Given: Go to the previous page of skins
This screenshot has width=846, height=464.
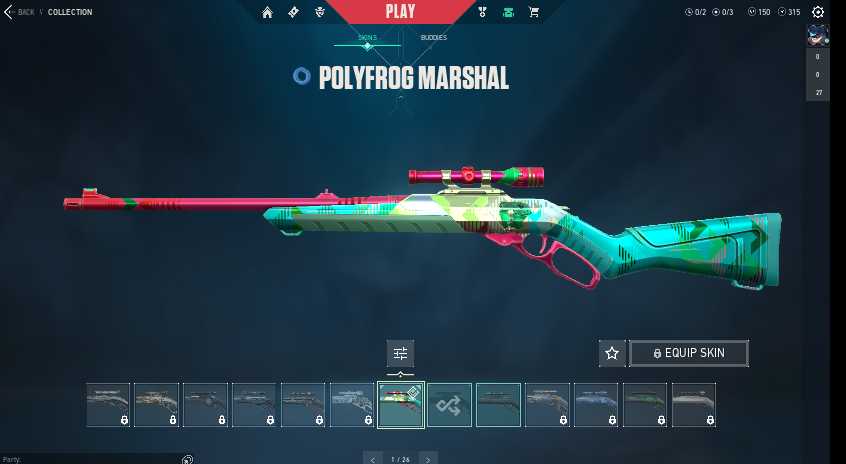Looking at the screenshot, I should [x=373, y=459].
